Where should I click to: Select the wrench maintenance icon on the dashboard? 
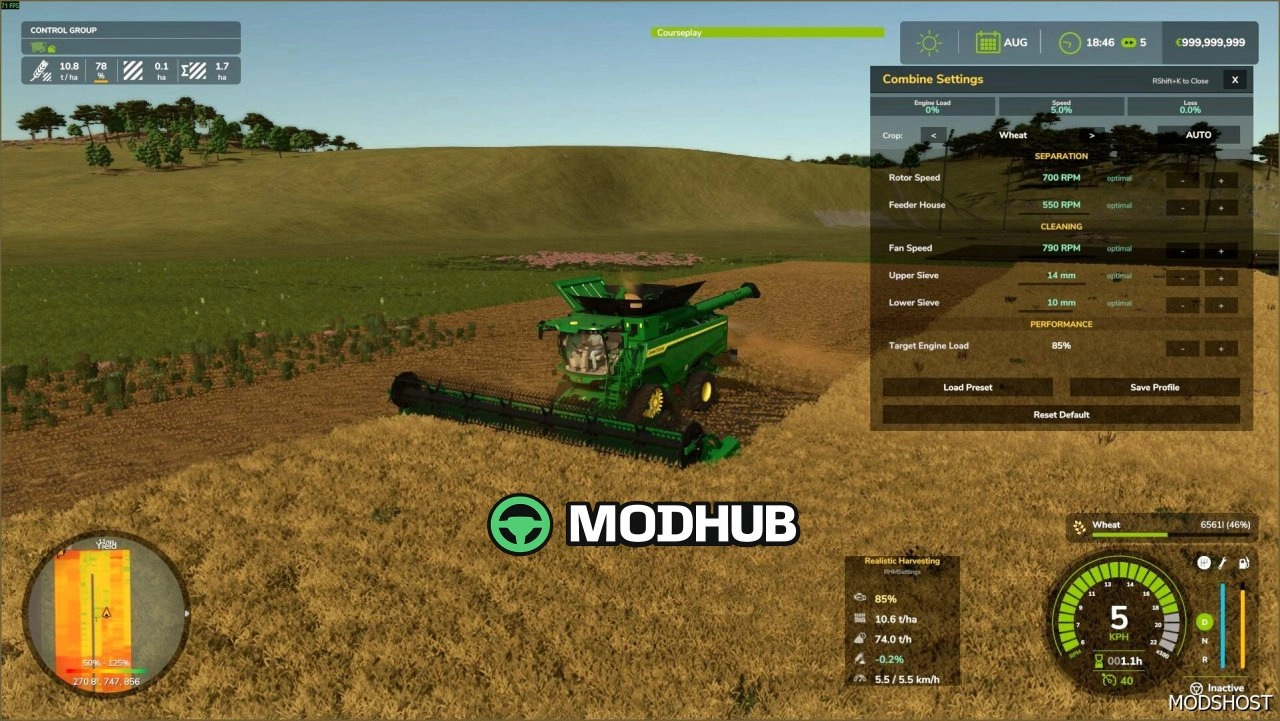[x=1222, y=562]
